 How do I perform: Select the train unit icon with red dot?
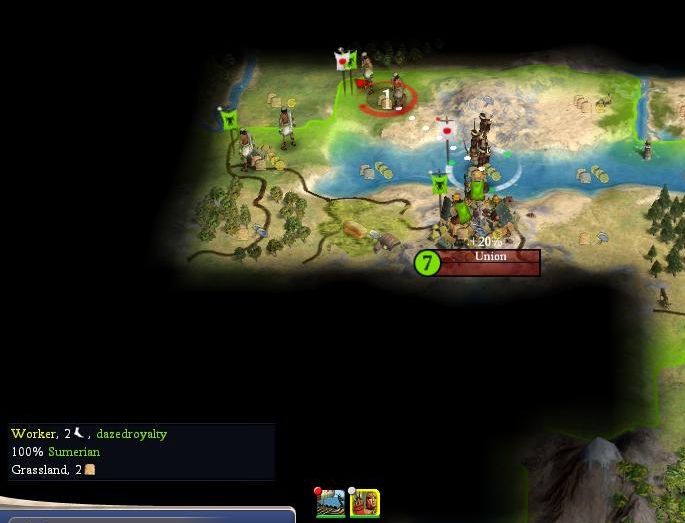tap(331, 502)
